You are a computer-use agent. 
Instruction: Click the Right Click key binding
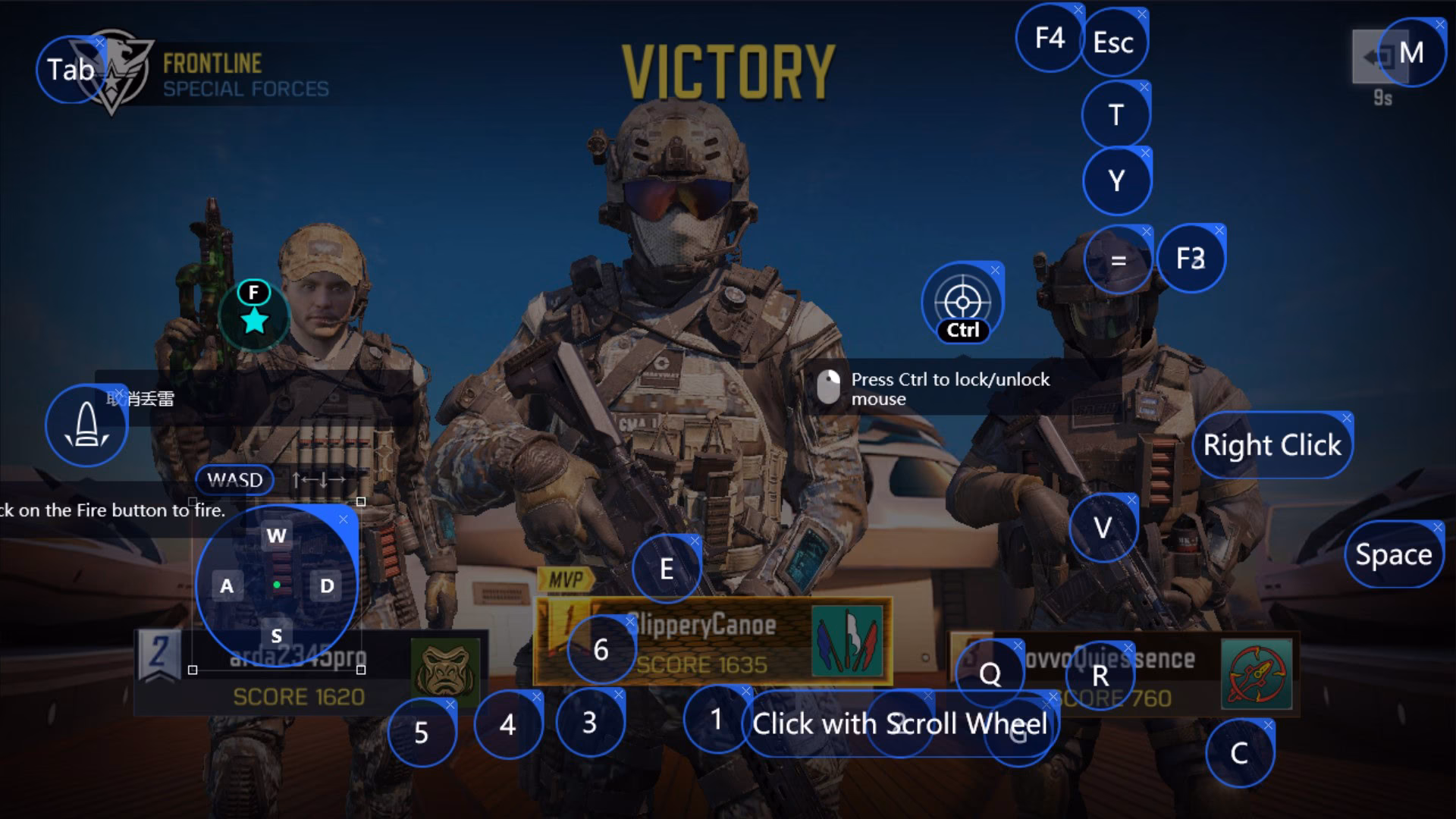coord(1272,444)
